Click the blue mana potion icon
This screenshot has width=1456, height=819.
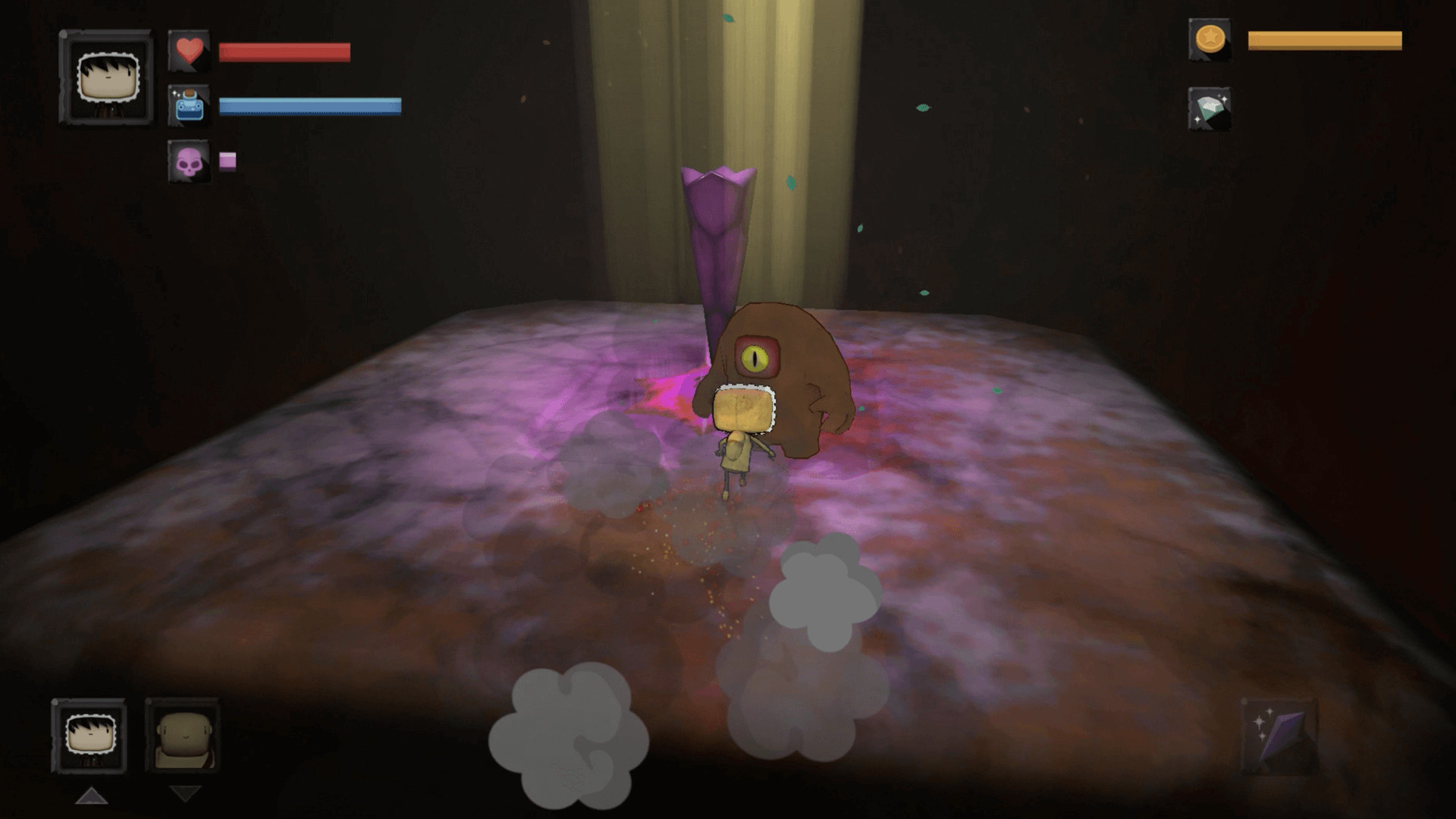[190, 107]
